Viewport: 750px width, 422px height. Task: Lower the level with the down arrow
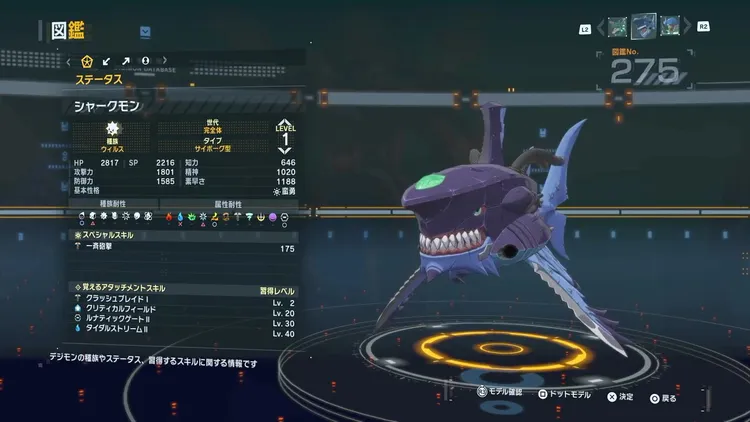pyautogui.click(x=285, y=150)
